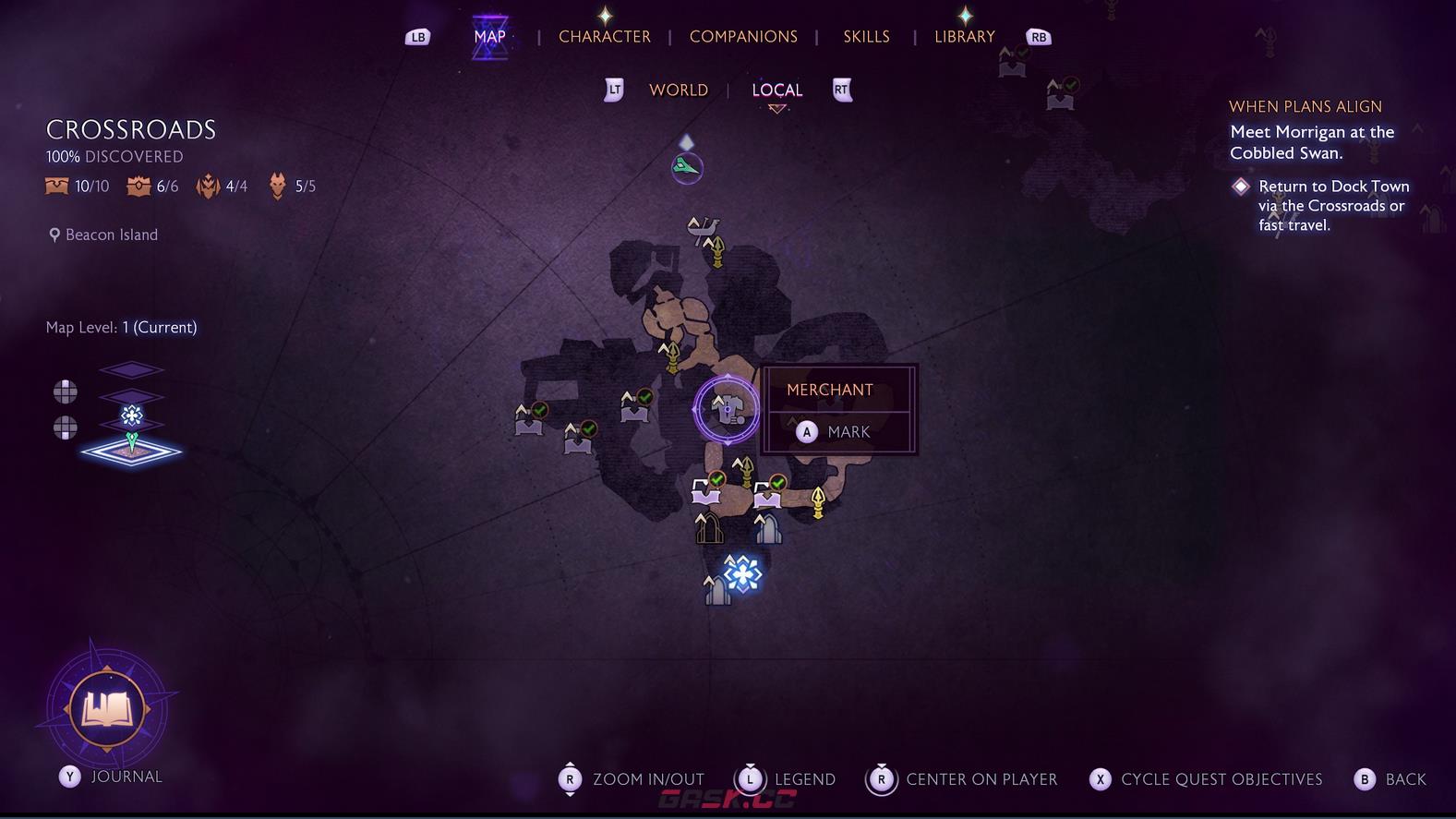Image resolution: width=1456 pixels, height=819 pixels.
Task: Go to the Skills tab
Action: (866, 37)
